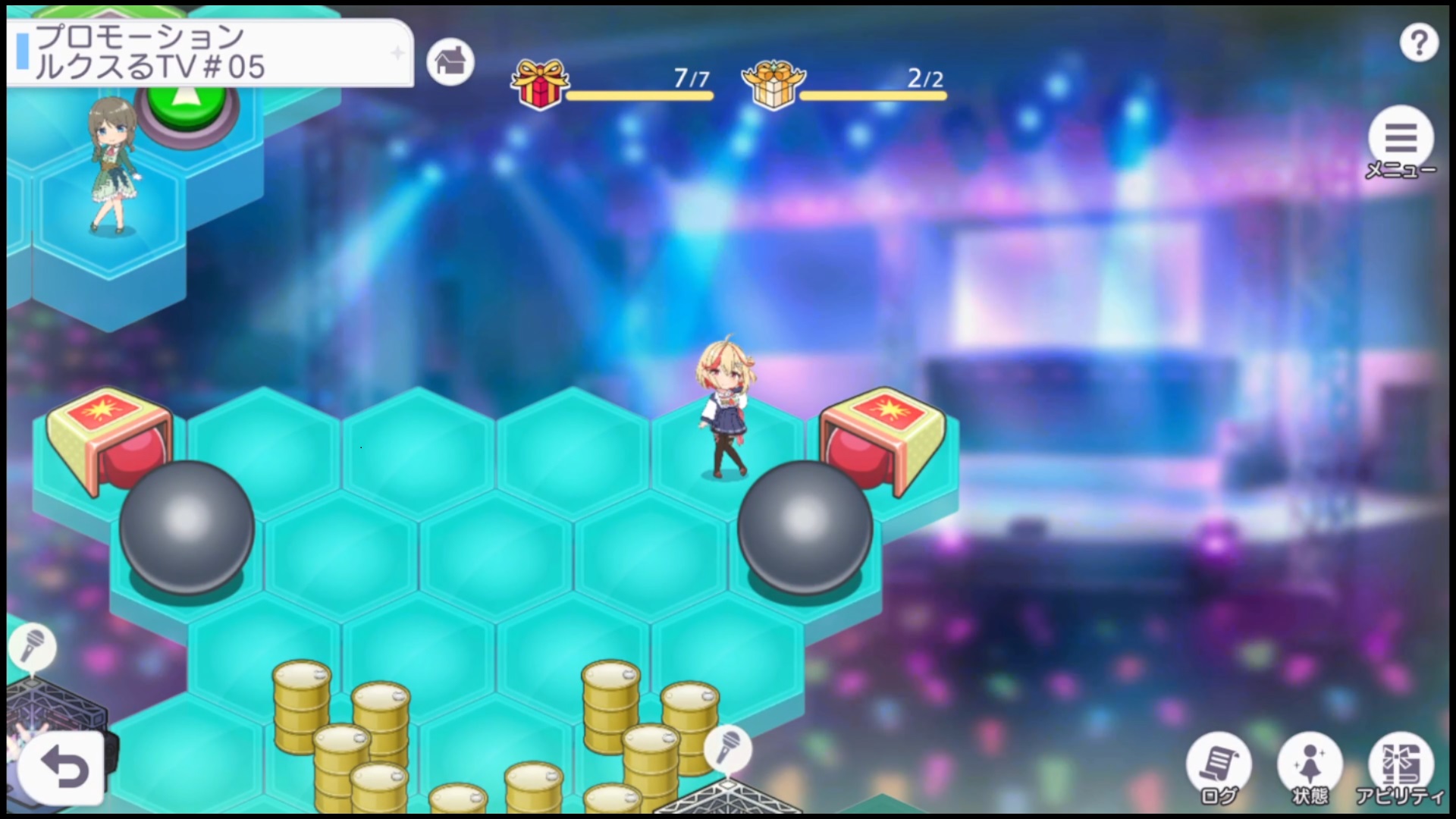Tap the back arrow button

(63, 769)
